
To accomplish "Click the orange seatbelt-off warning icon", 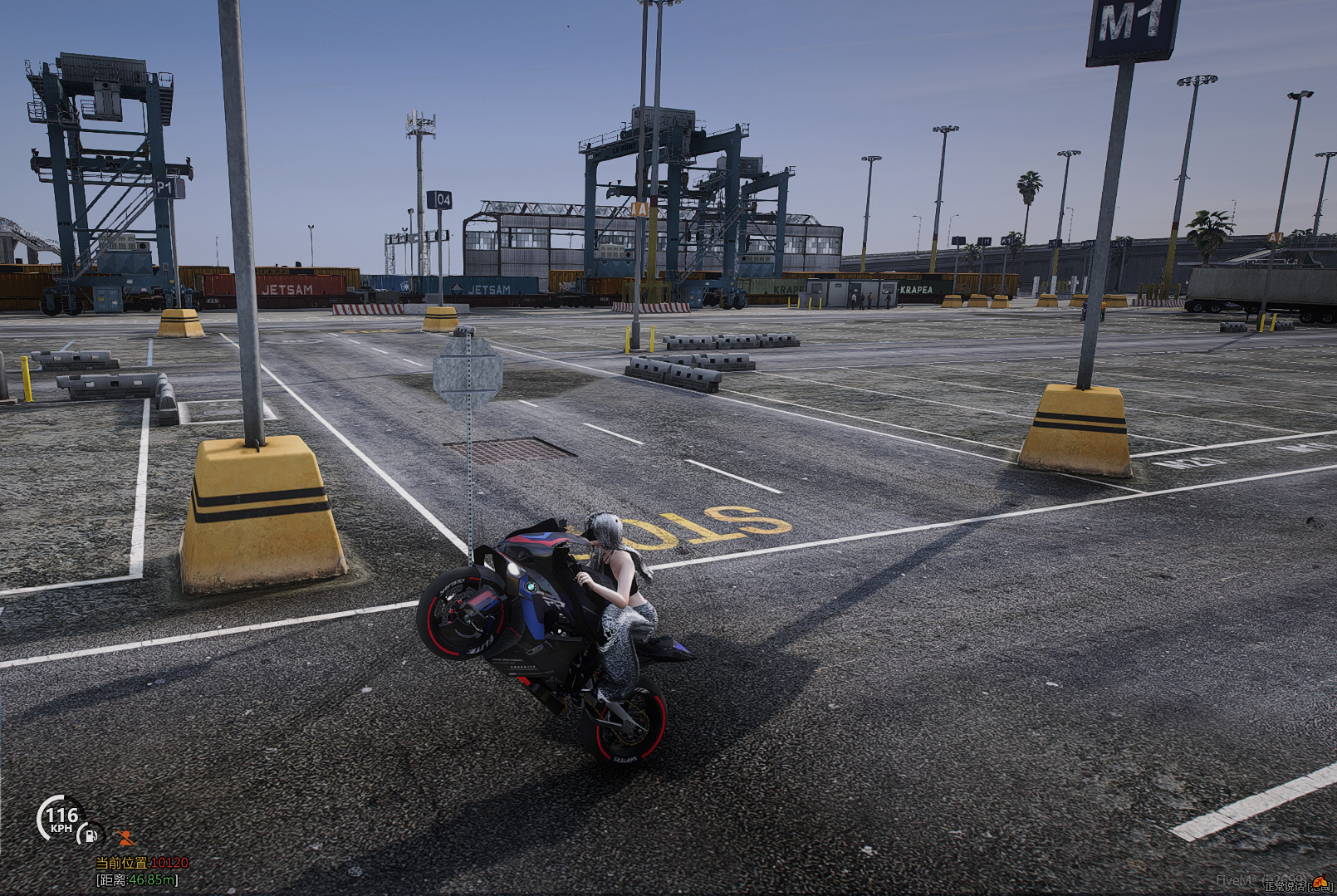I will pos(125,838).
